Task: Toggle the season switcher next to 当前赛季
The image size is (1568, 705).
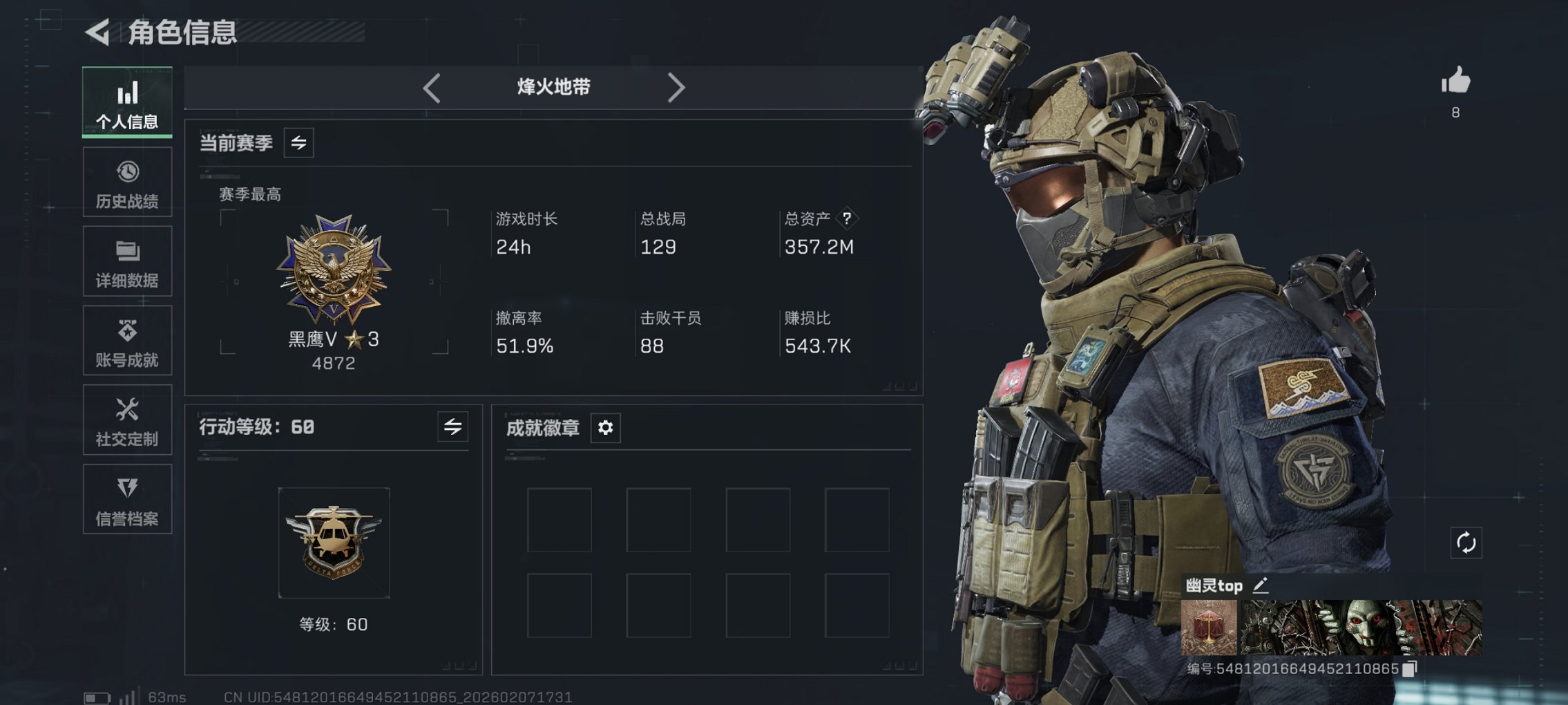Action: (x=298, y=143)
